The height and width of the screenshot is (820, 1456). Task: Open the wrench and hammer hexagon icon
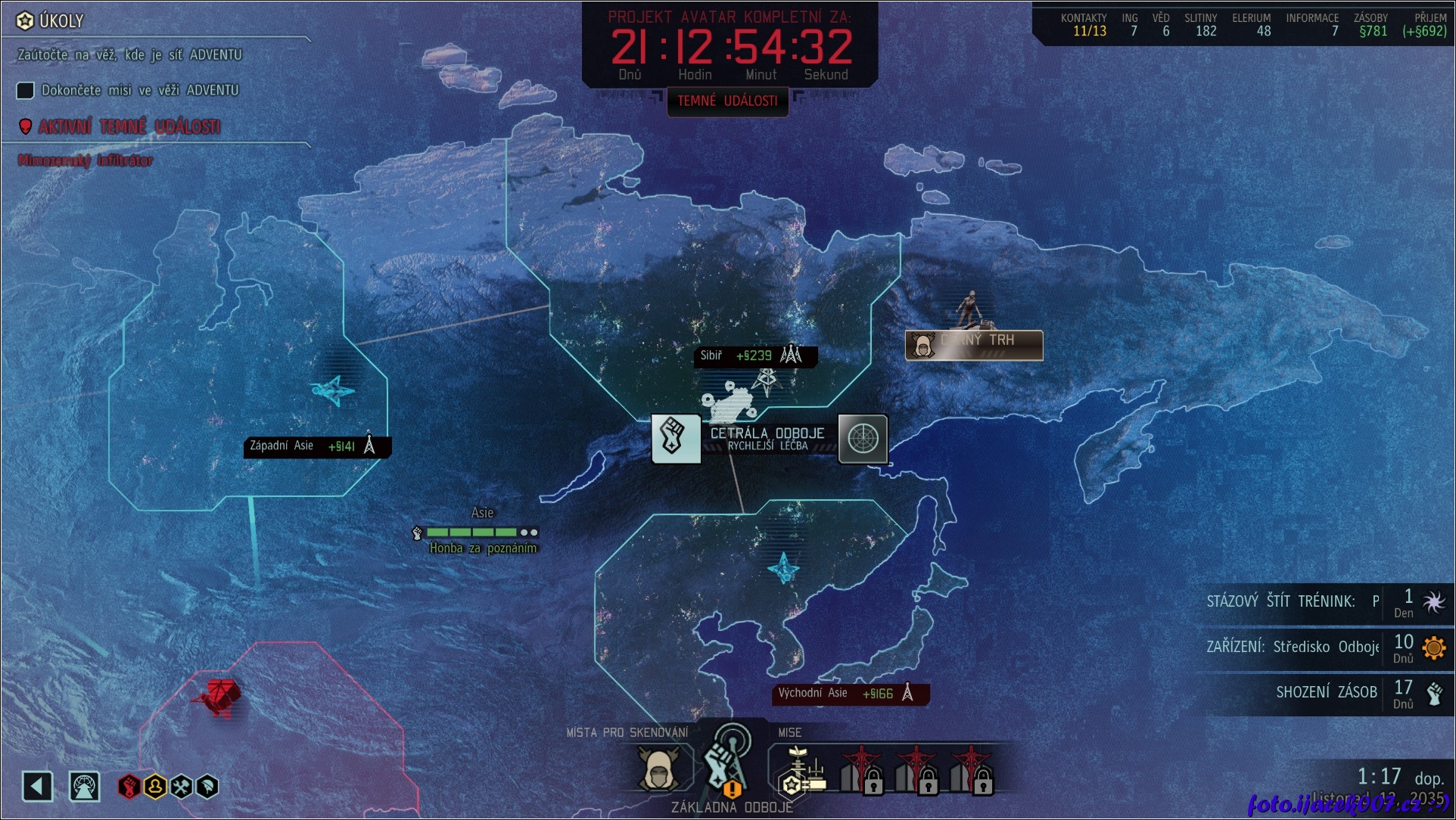click(x=182, y=787)
